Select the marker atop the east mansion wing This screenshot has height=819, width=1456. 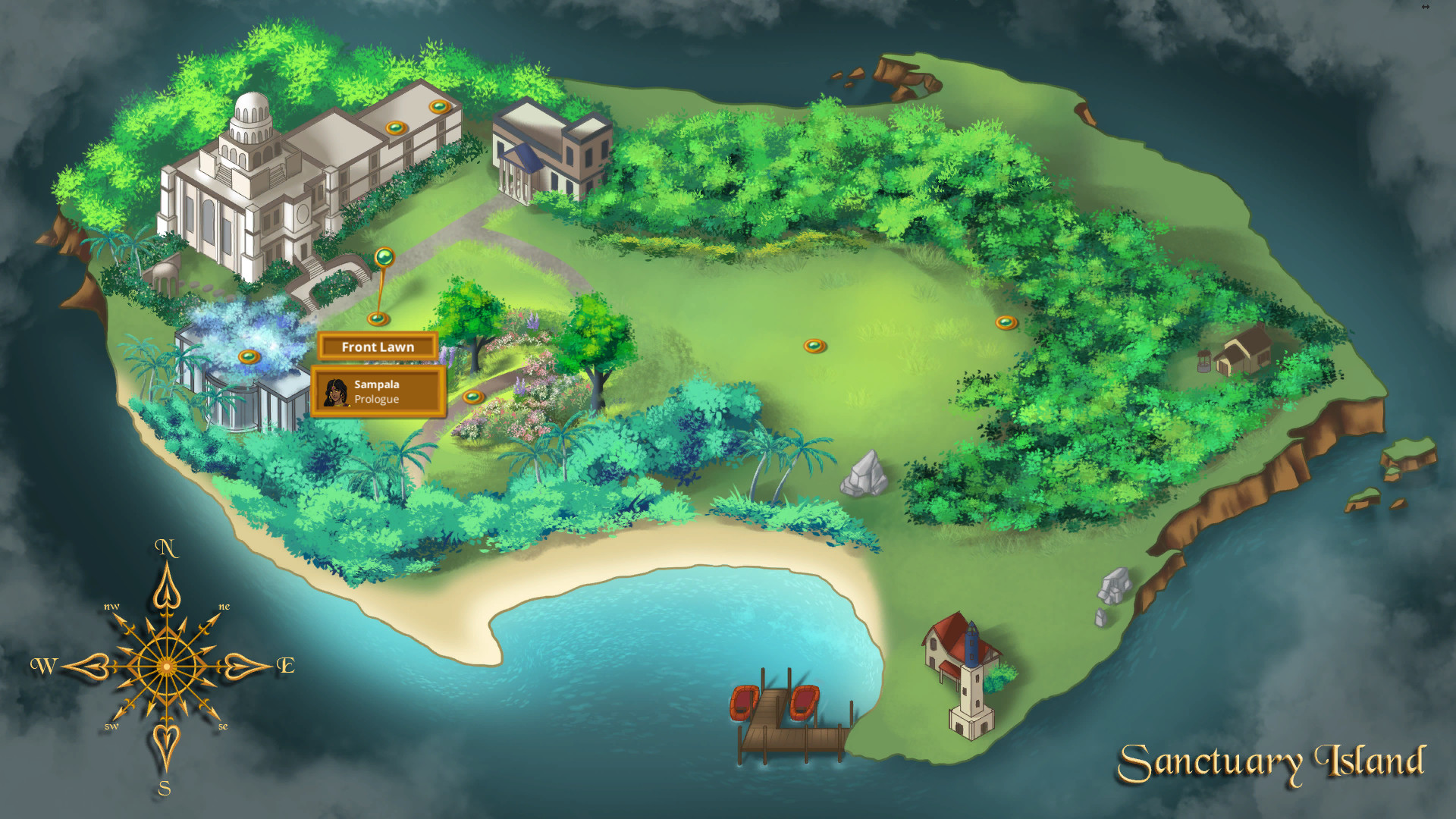tap(440, 106)
